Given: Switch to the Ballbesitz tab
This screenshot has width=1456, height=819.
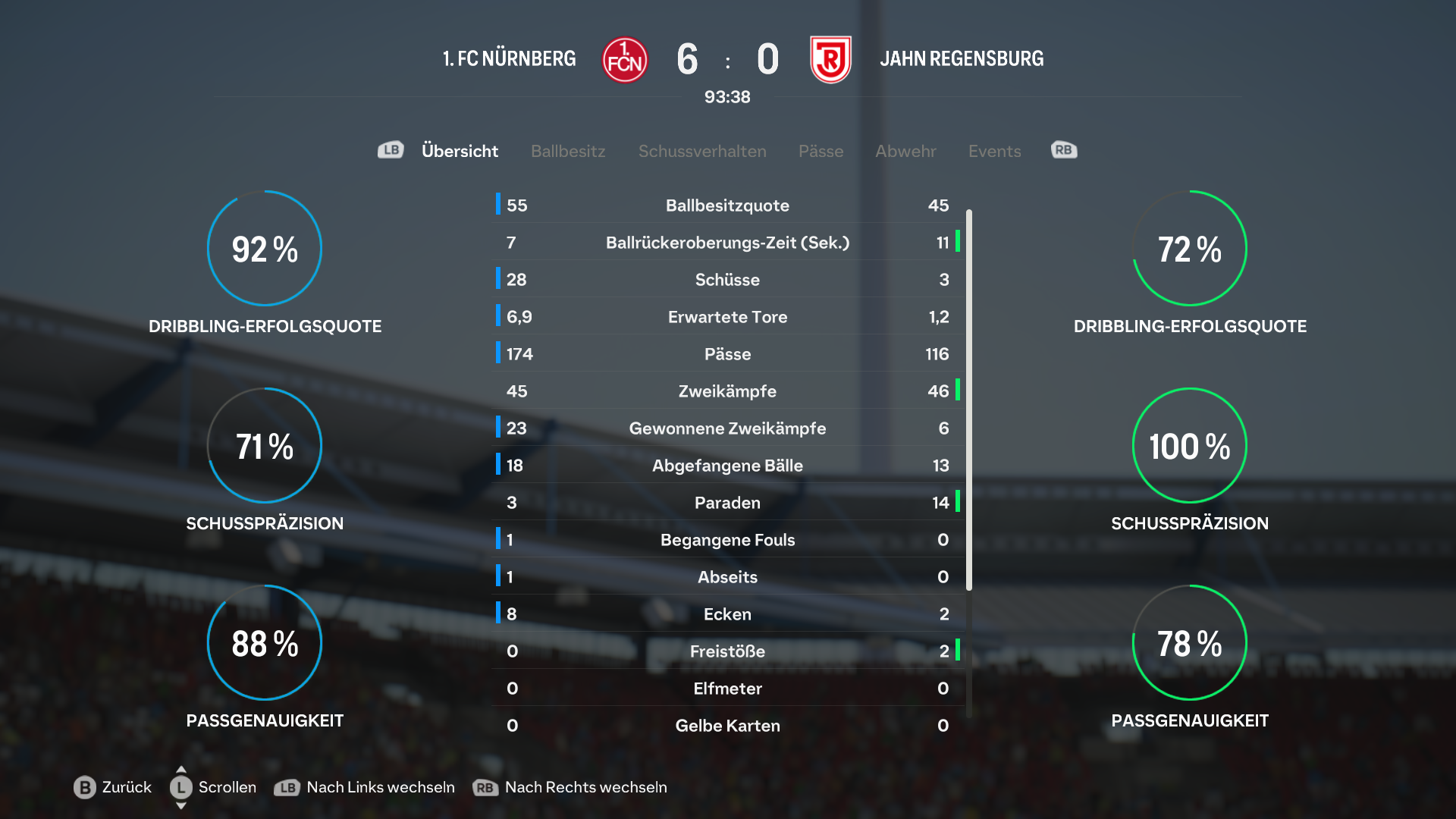Looking at the screenshot, I should [568, 151].
